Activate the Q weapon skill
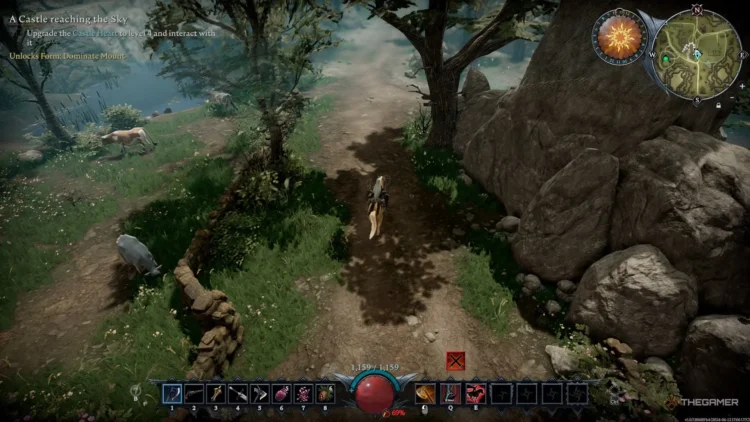Viewport: 750px width, 422px height. [x=450, y=394]
